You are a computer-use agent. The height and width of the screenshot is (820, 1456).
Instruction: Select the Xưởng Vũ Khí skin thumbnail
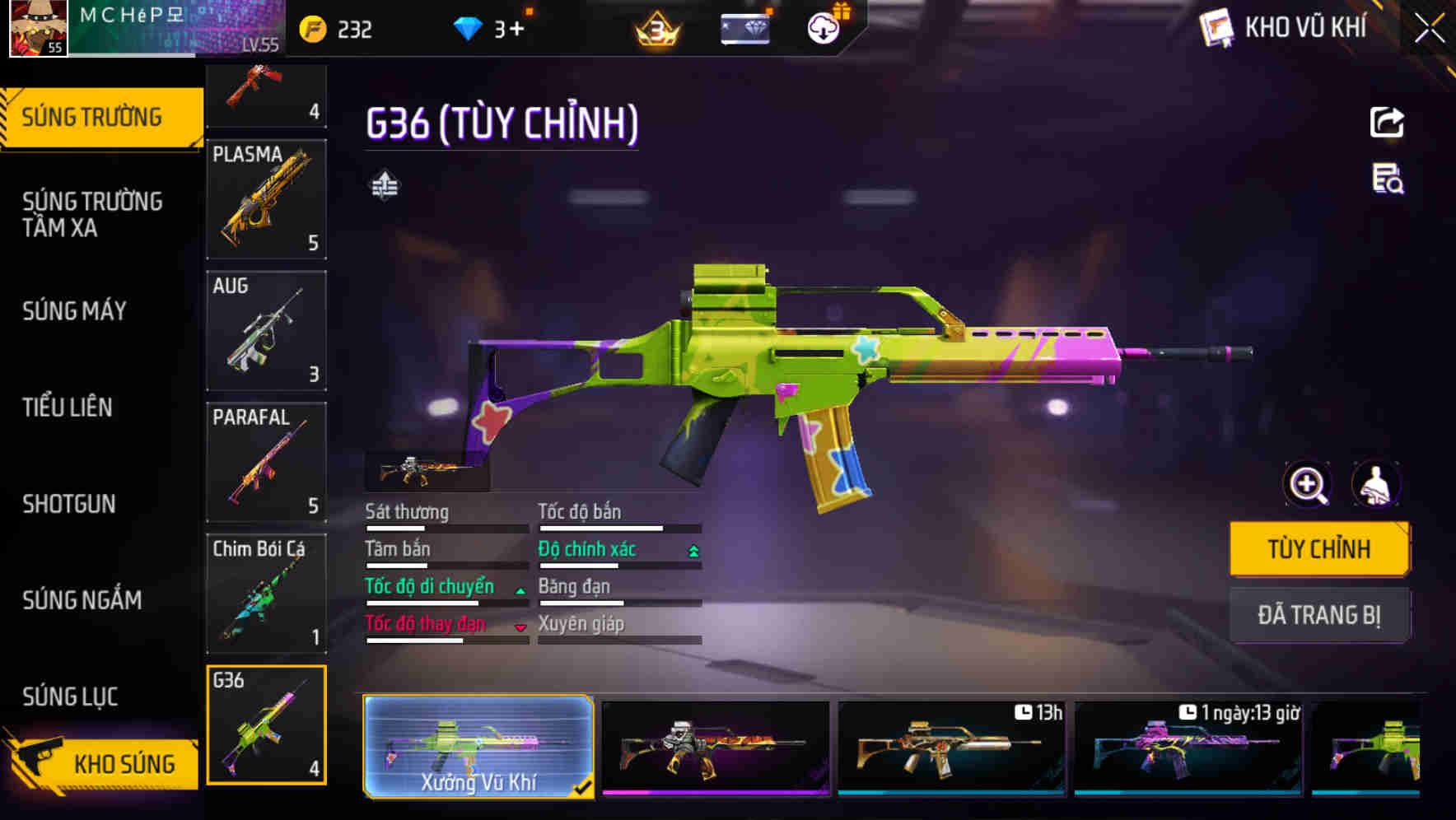[x=478, y=745]
